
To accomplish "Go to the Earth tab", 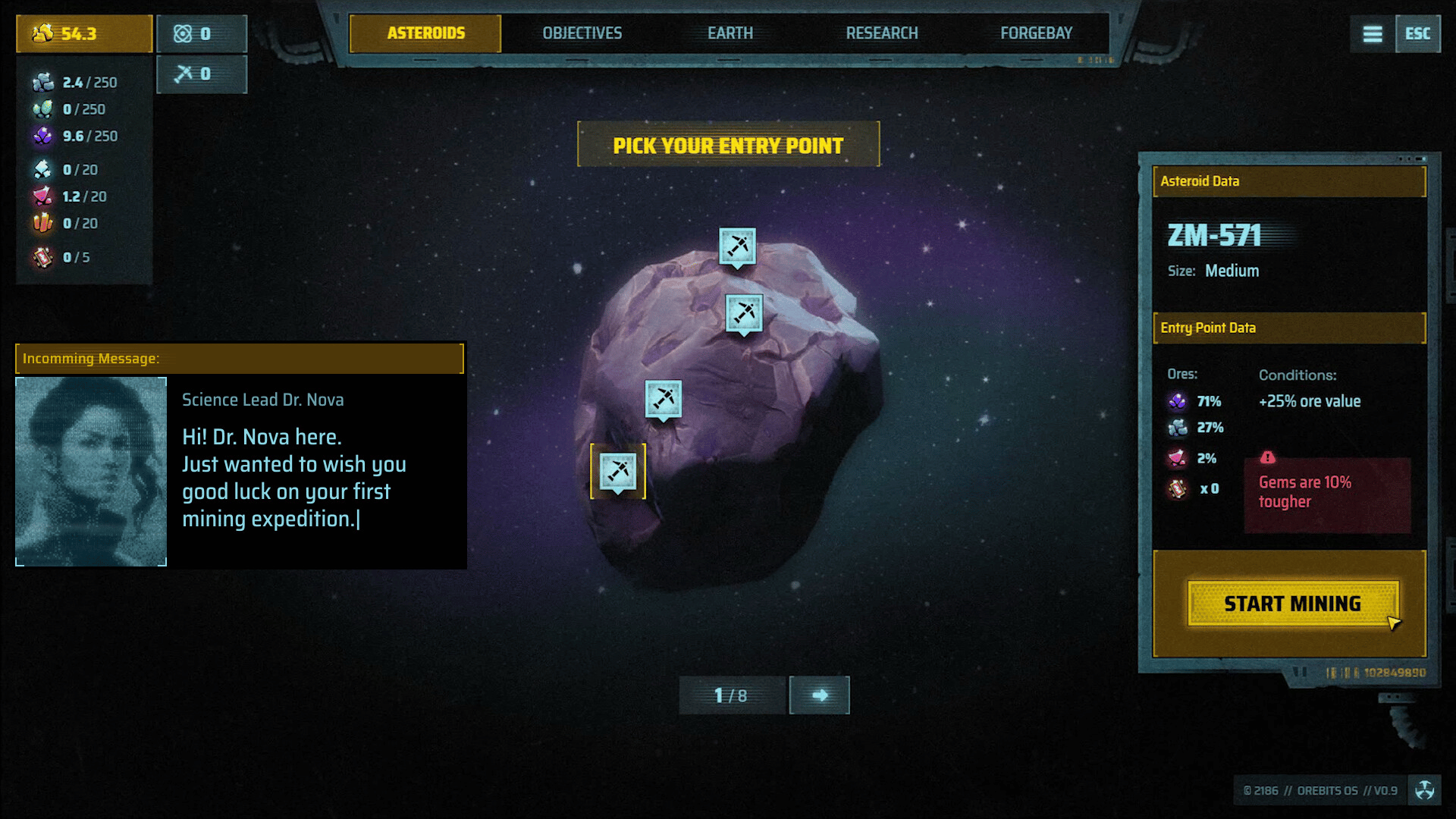I will pos(730,33).
